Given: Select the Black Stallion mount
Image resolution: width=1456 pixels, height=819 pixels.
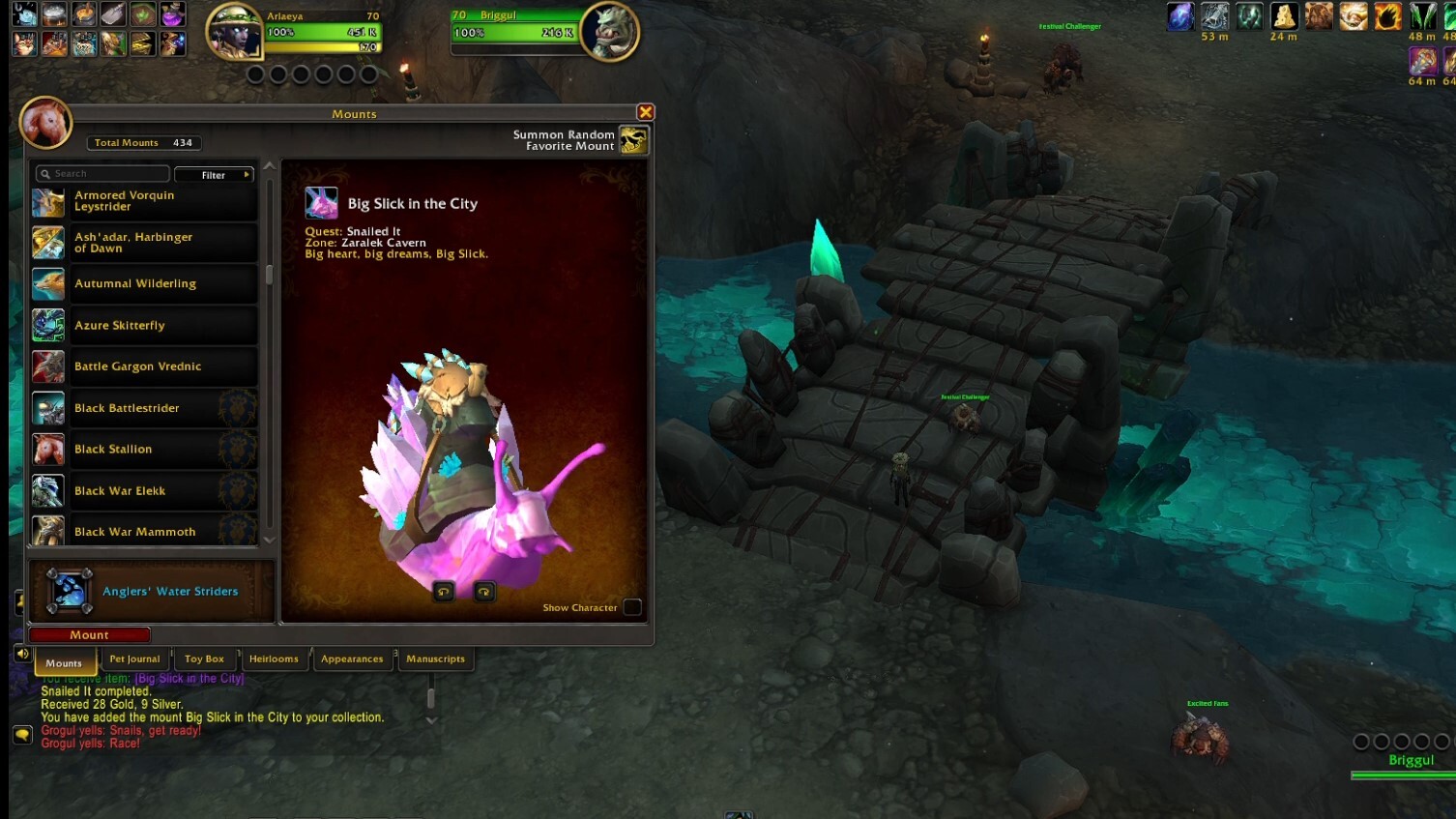Looking at the screenshot, I should coord(145,450).
